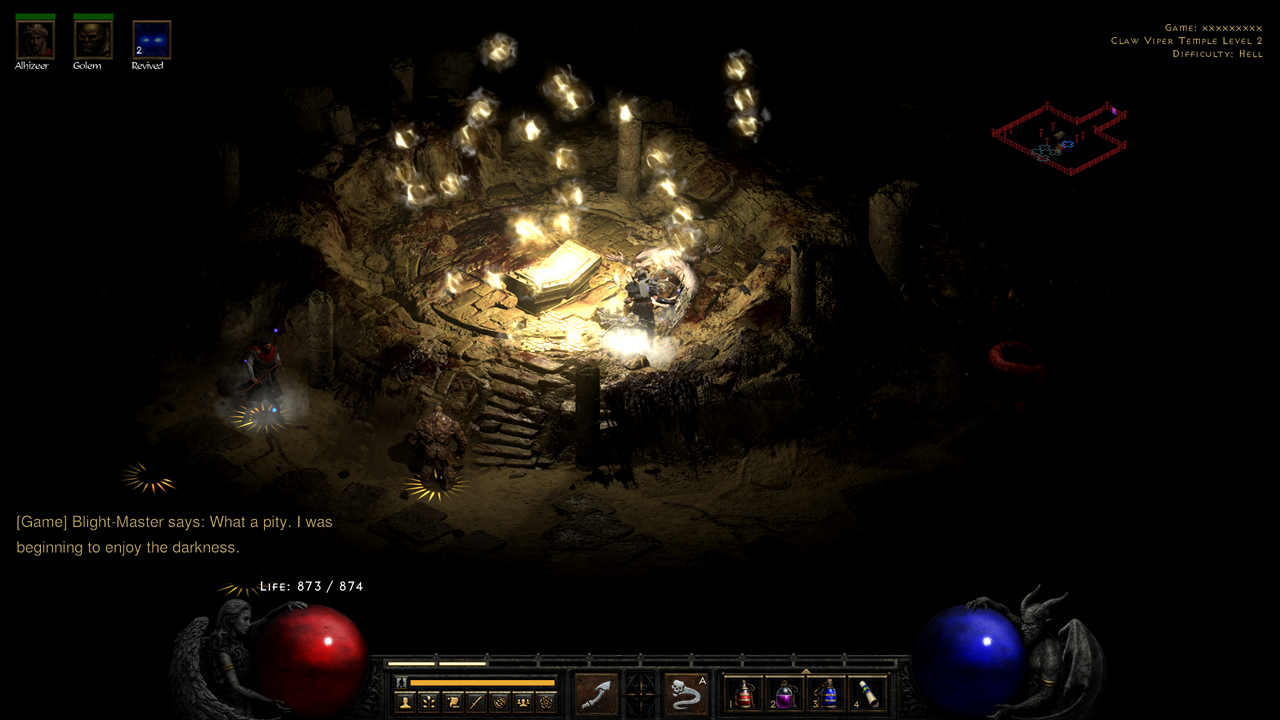Open the inventory sword icon
Image resolution: width=1280 pixels, height=720 pixels.
[476, 702]
